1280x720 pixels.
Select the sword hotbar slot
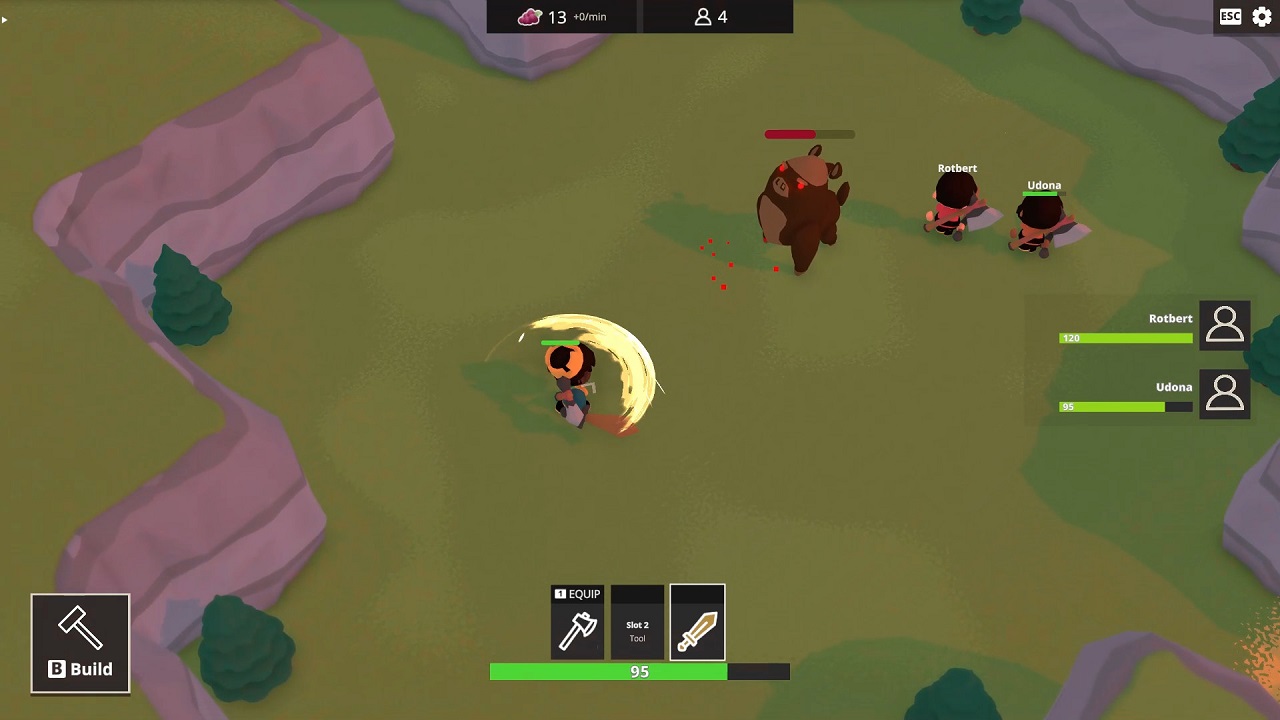click(697, 623)
